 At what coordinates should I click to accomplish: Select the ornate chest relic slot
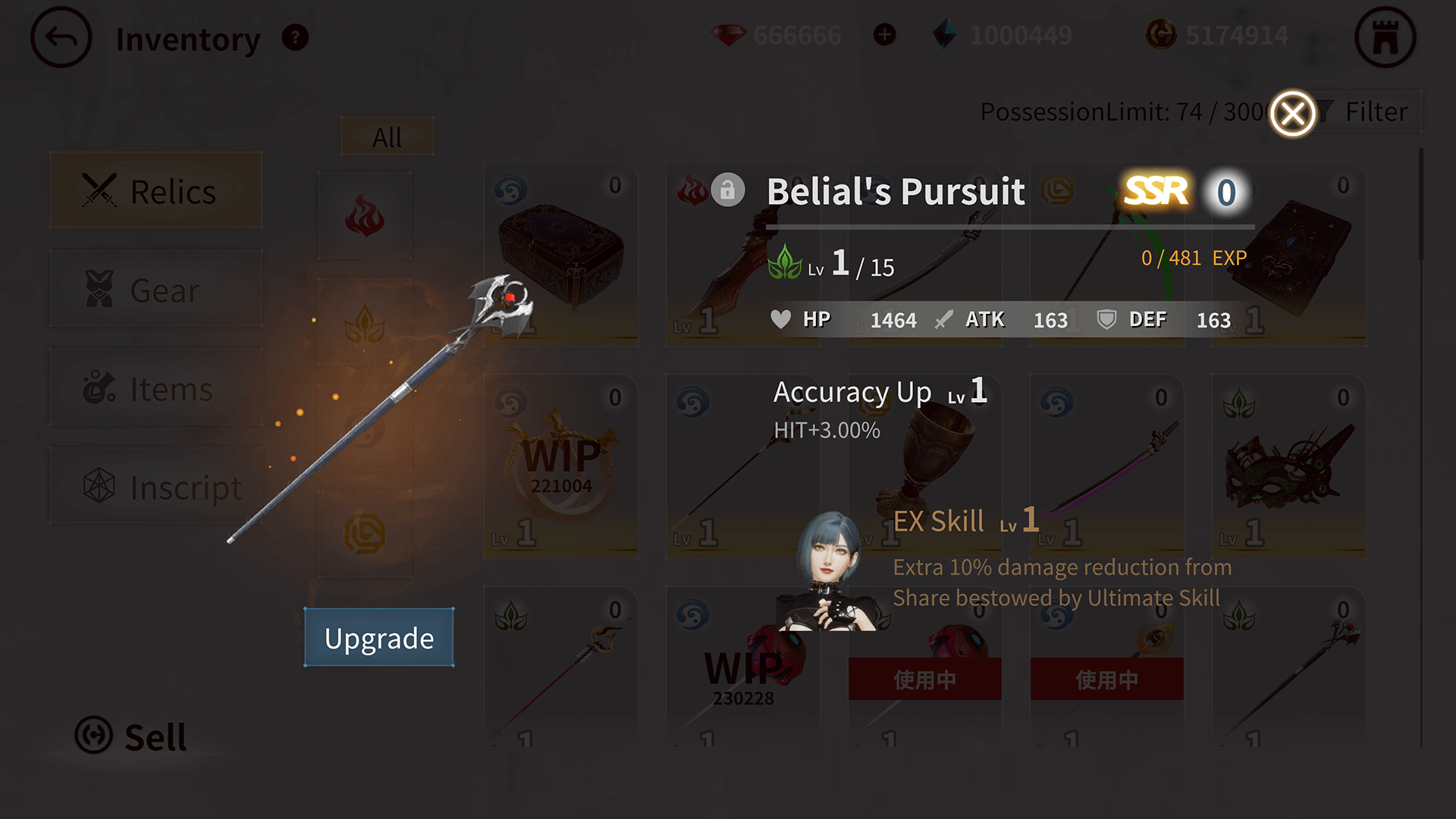pos(561,256)
